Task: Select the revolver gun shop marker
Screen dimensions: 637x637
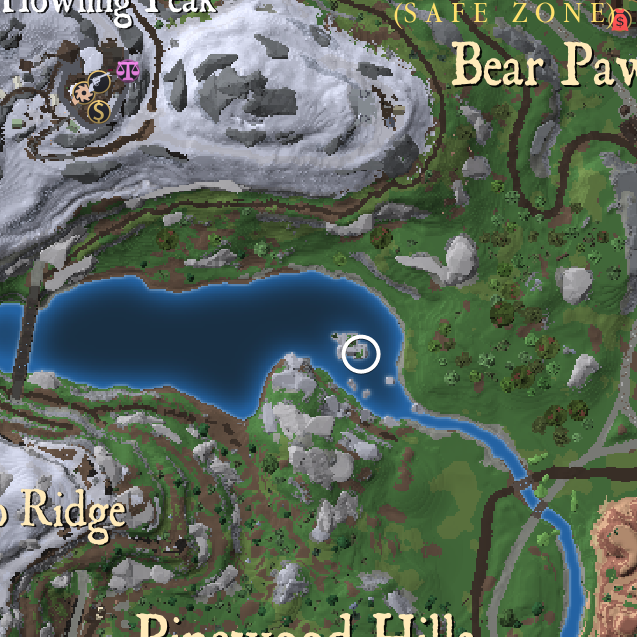Action: tap(99, 83)
